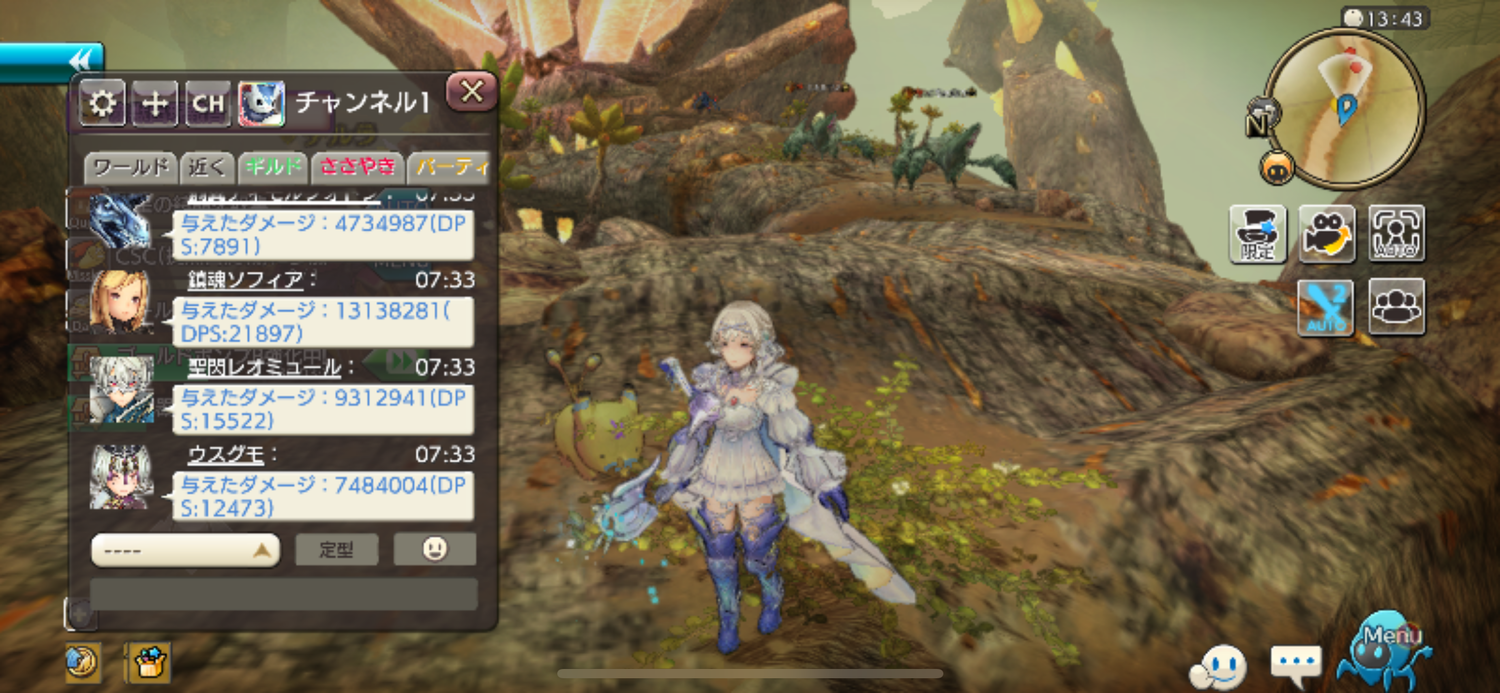Open the emoticon picker
Image resolution: width=1500 pixels, height=693 pixels.
(434, 549)
